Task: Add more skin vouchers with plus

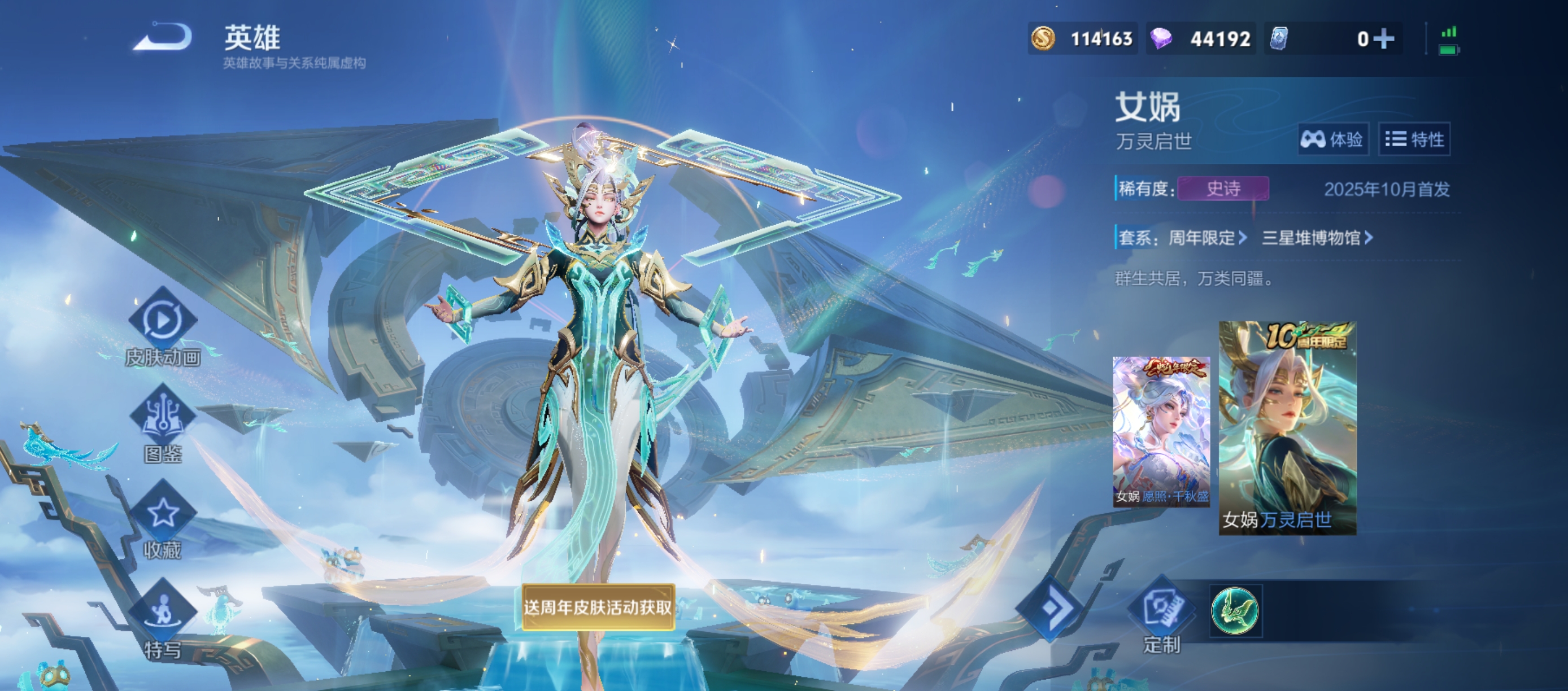Action: click(1383, 39)
